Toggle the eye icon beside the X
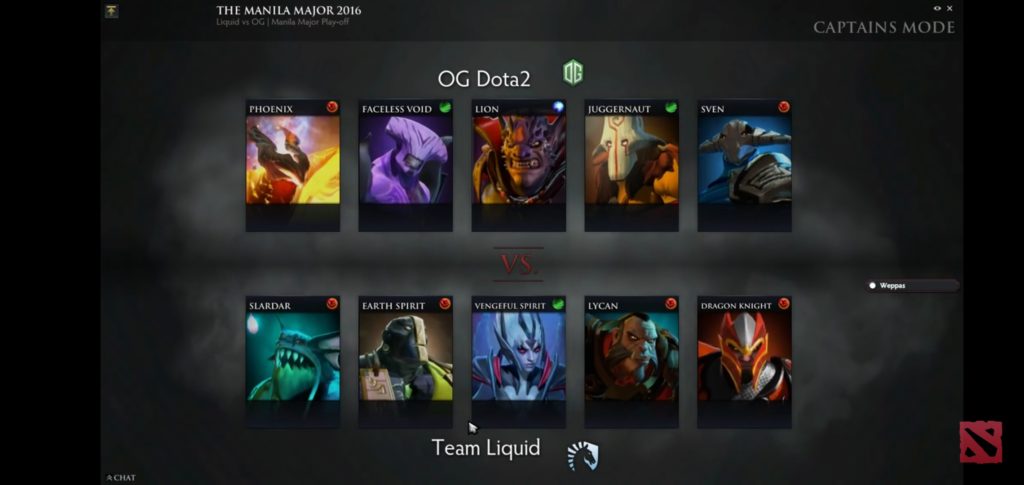 coord(937,8)
